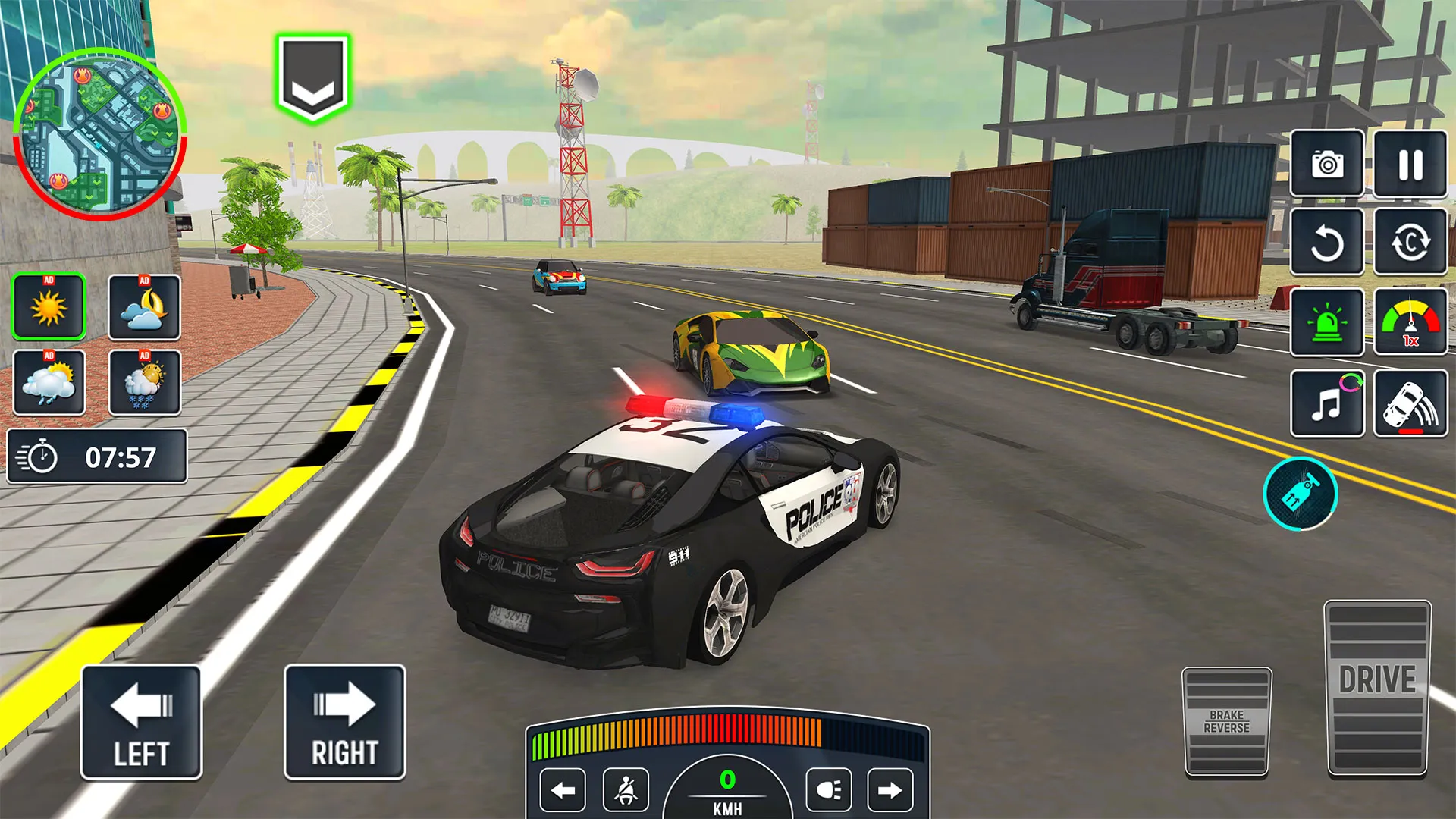Toggle the music note button
This screenshot has height=819, width=1456.
(1327, 403)
